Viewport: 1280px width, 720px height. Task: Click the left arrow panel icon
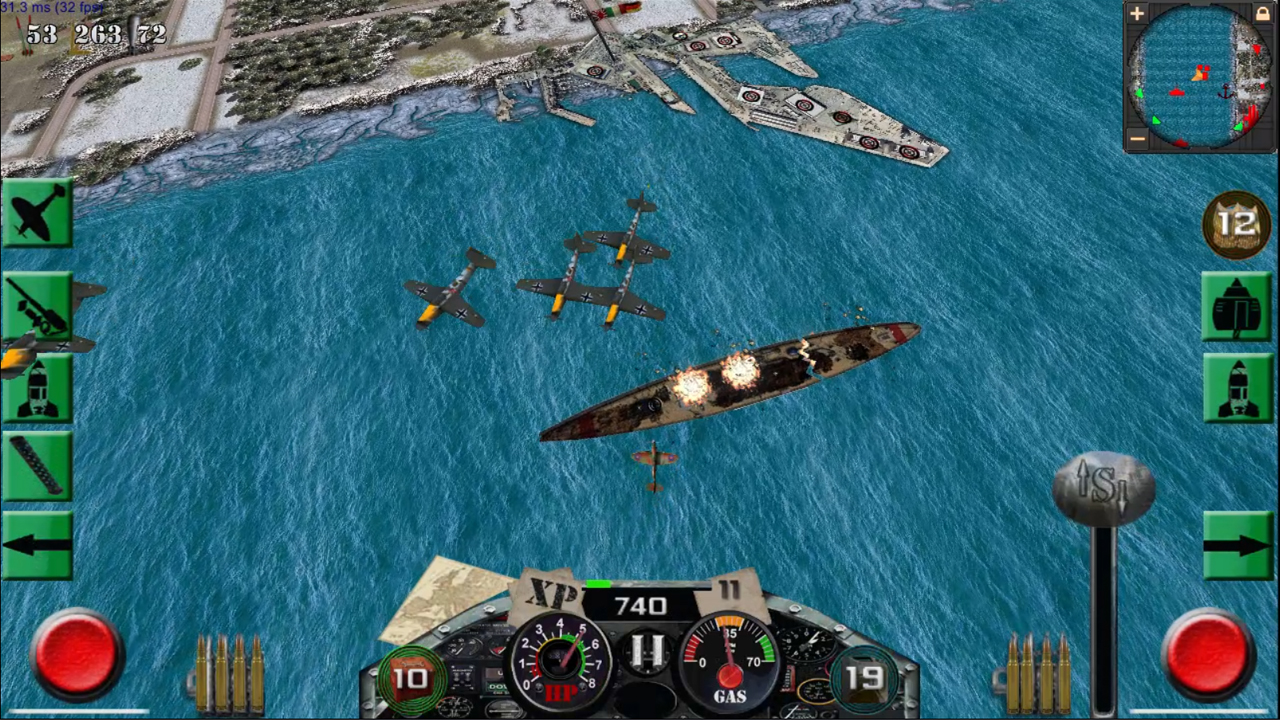tap(38, 545)
